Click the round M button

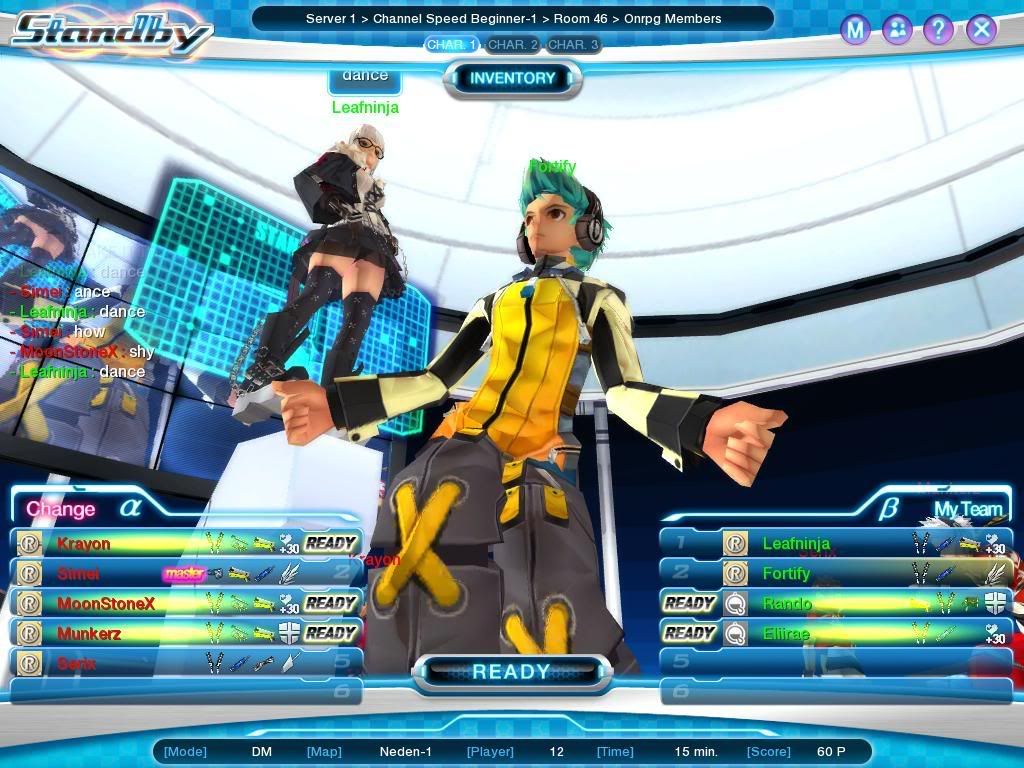(x=855, y=30)
